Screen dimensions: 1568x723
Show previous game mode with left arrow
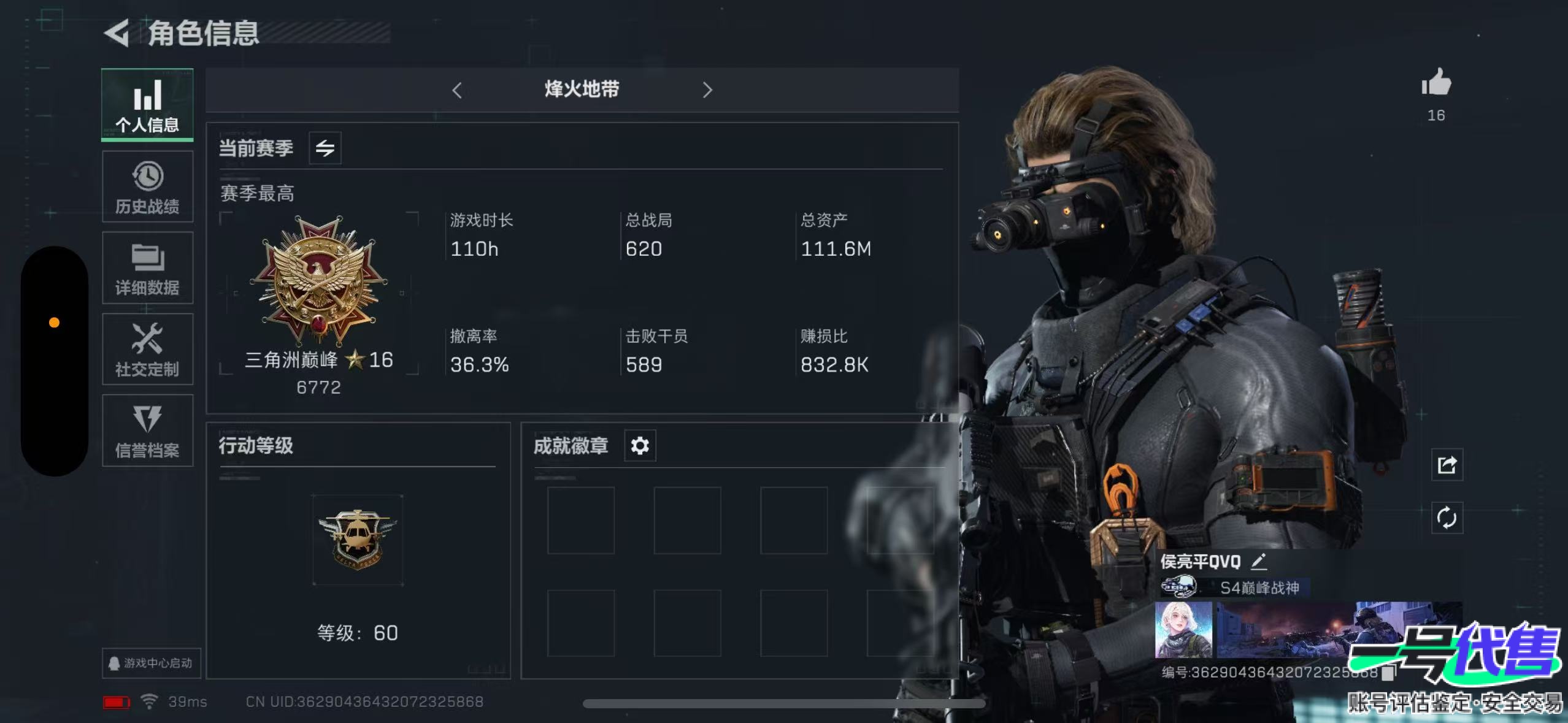click(457, 90)
